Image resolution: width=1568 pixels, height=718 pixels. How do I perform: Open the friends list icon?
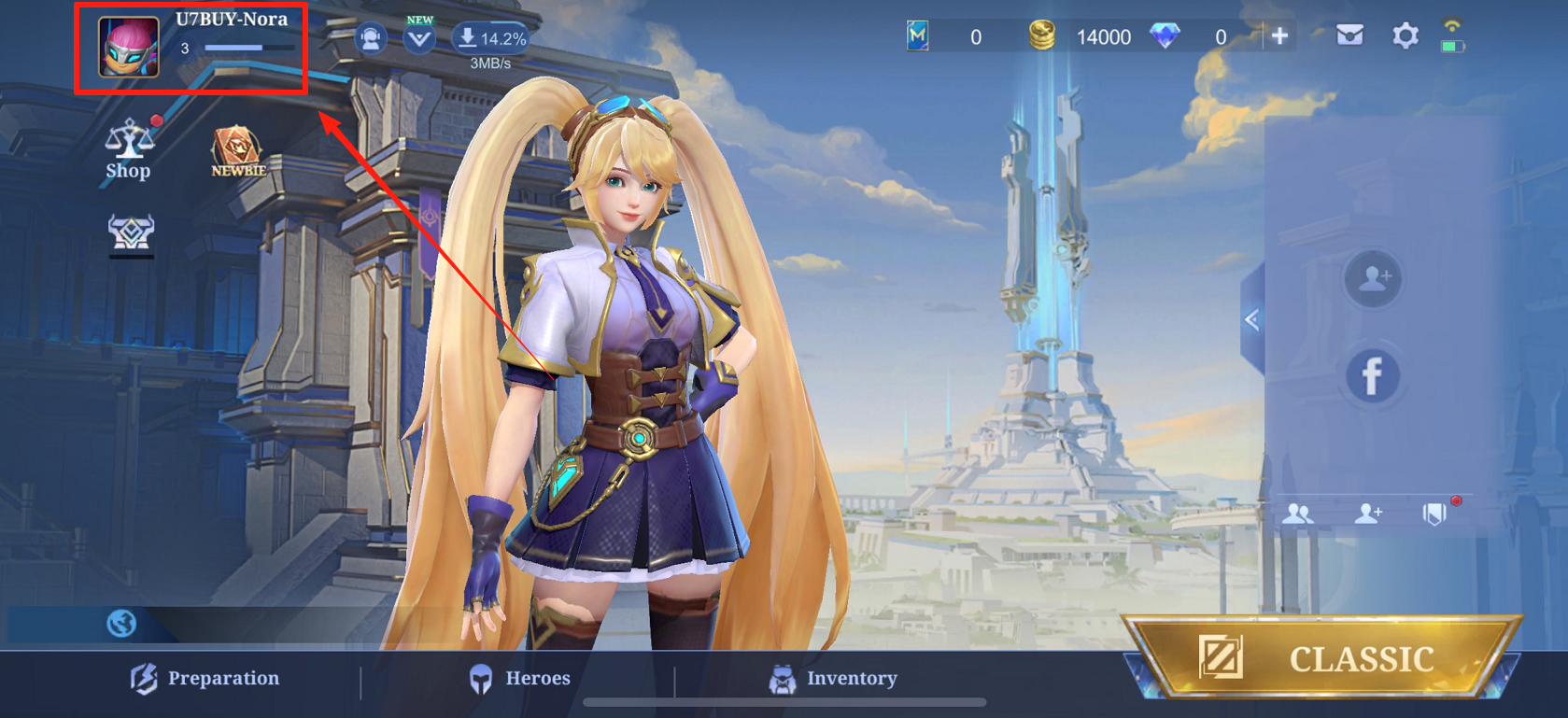pos(1297,514)
